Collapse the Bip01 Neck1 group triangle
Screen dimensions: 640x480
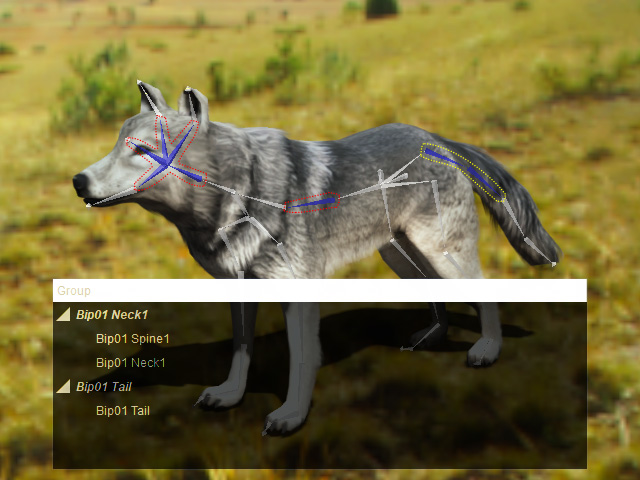pos(63,315)
